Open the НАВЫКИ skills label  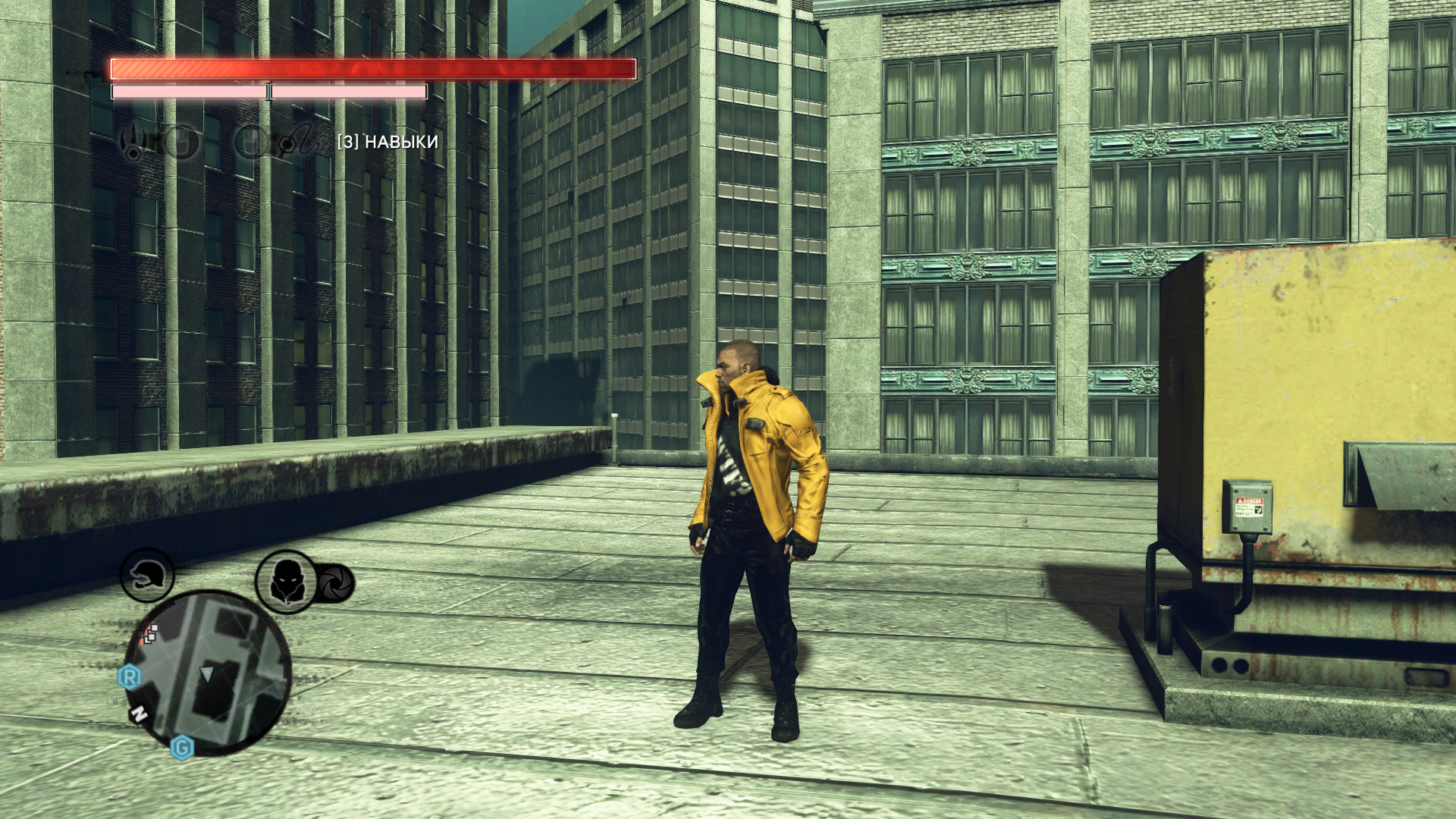coord(388,142)
